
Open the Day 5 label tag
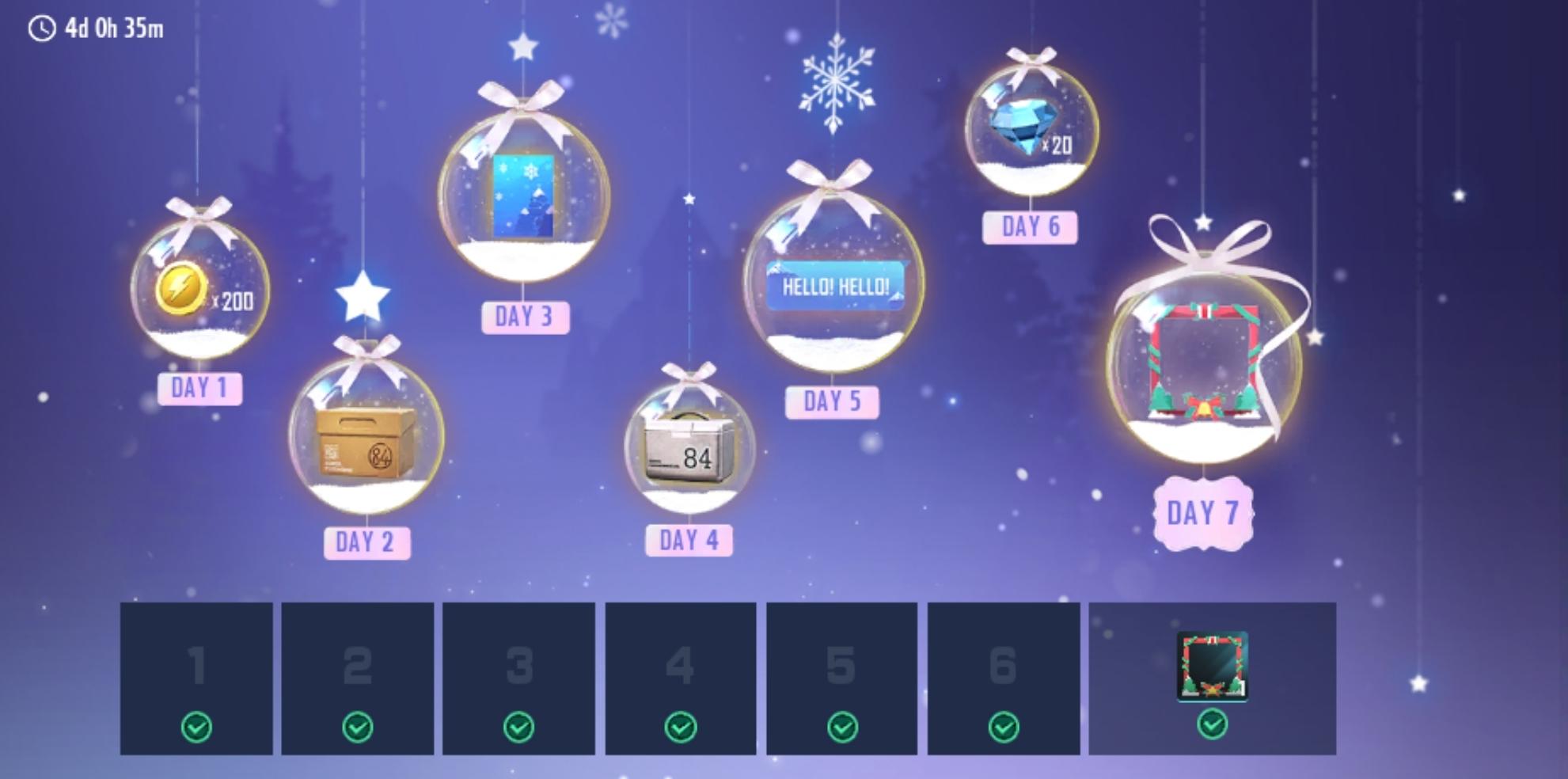coord(833,402)
